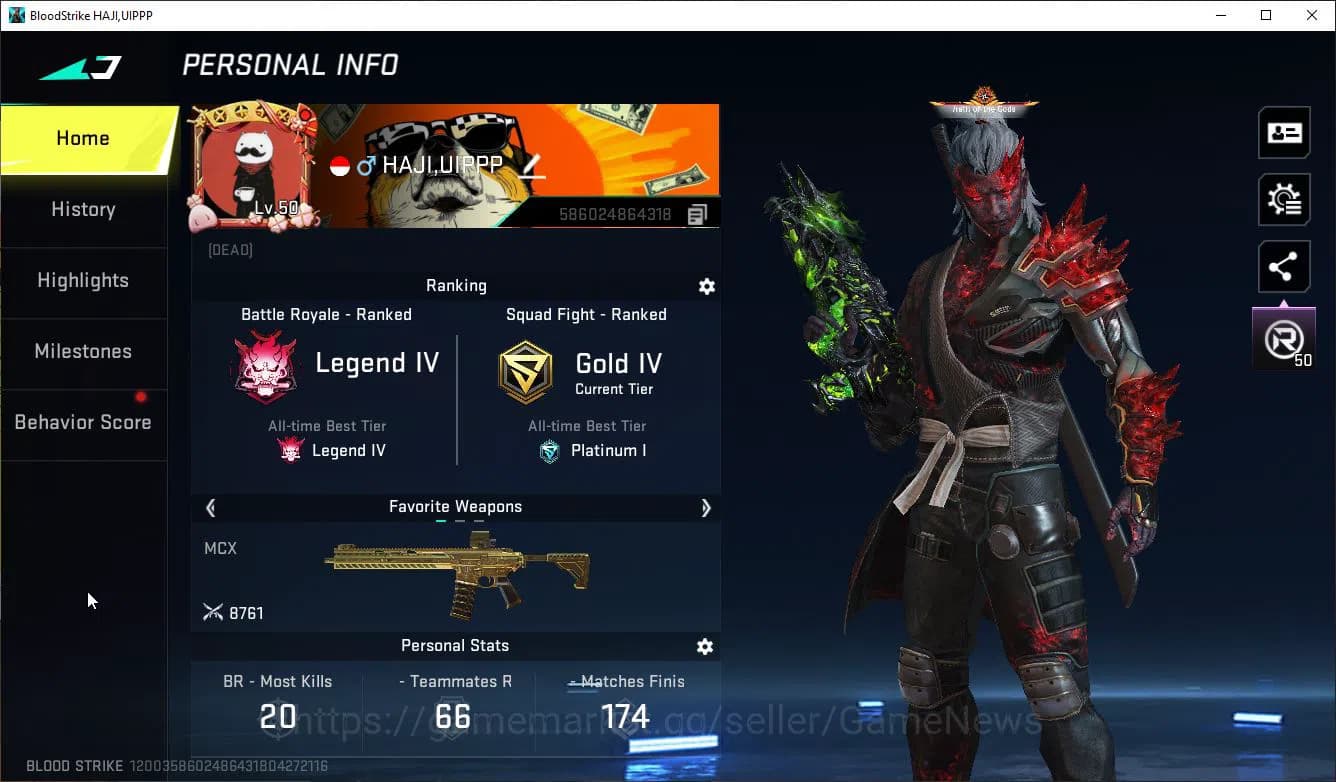Switch to the History tab
Screen dimensions: 1336x782
click(83, 209)
